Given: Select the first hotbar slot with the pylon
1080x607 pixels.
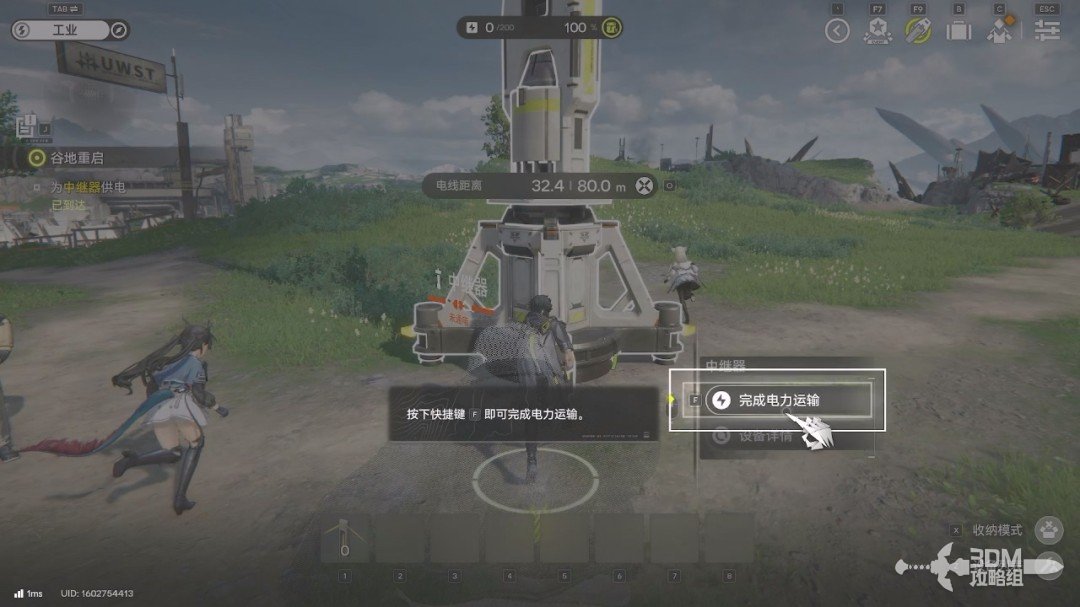Looking at the screenshot, I should (x=345, y=540).
